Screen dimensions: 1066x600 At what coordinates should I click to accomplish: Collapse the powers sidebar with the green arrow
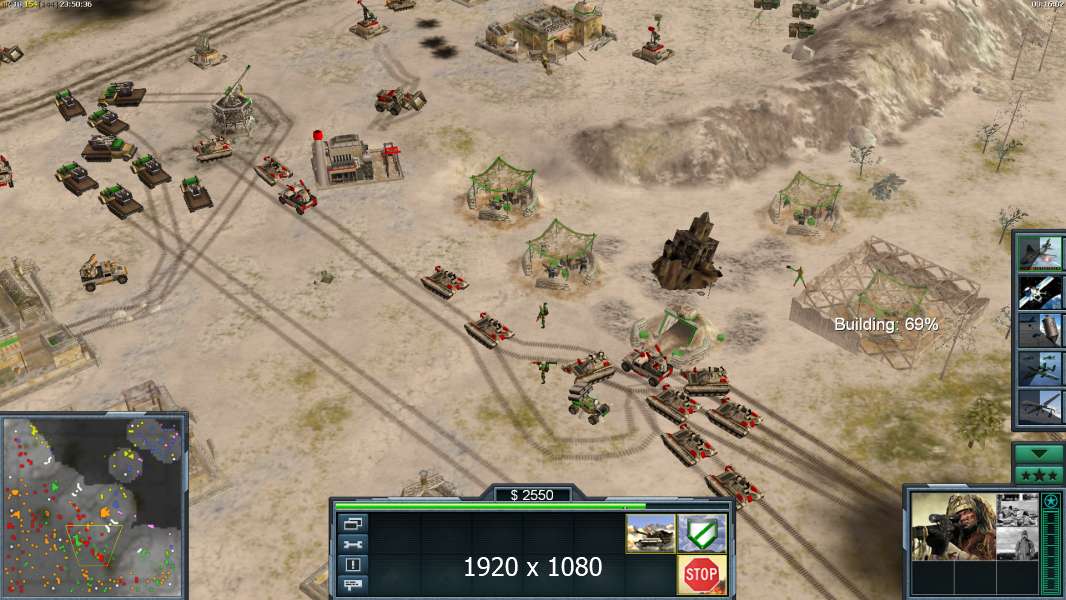tap(1039, 453)
